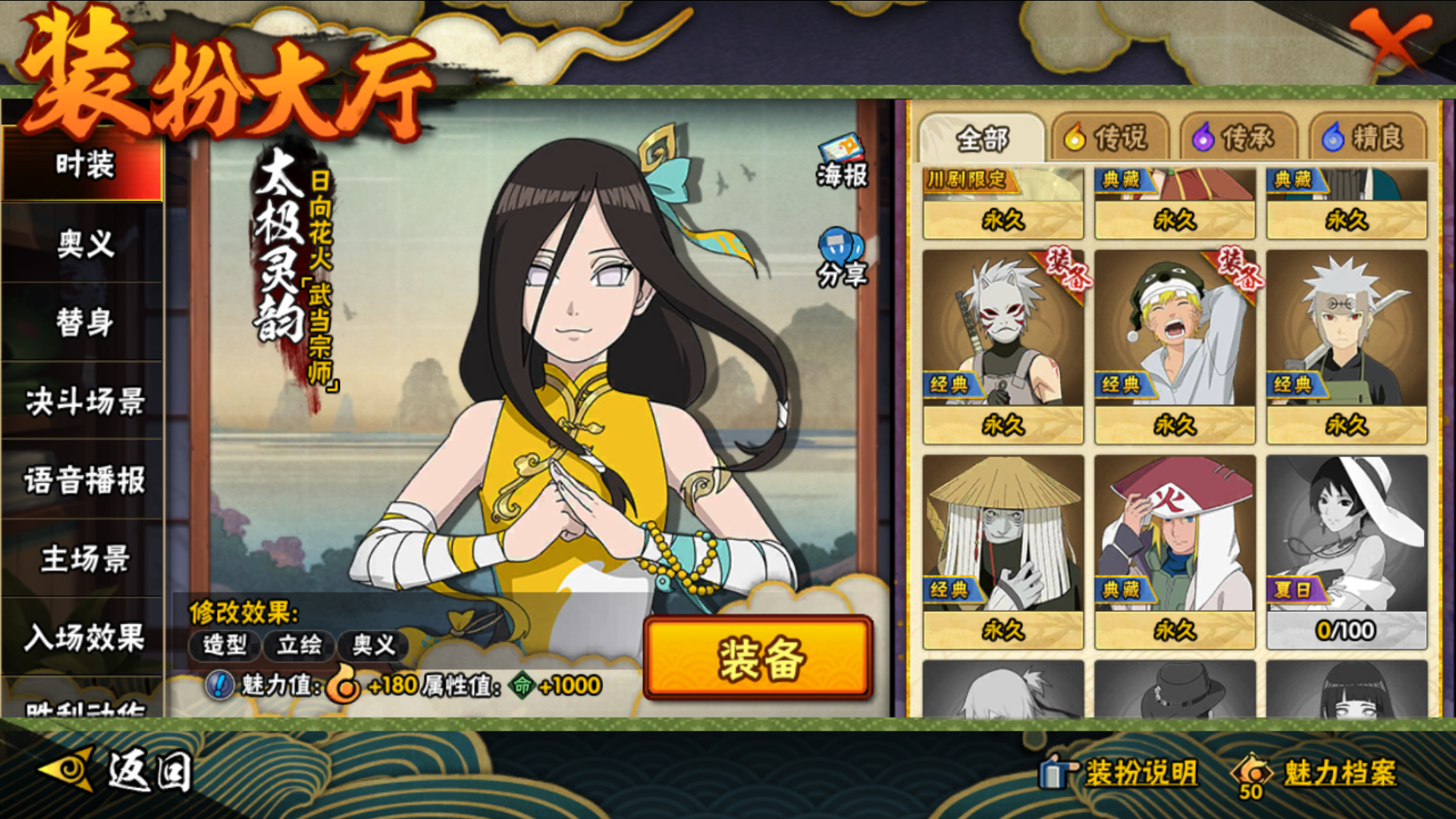1456x819 pixels.
Task: Open the 语音播报 category
Action: coord(83,481)
